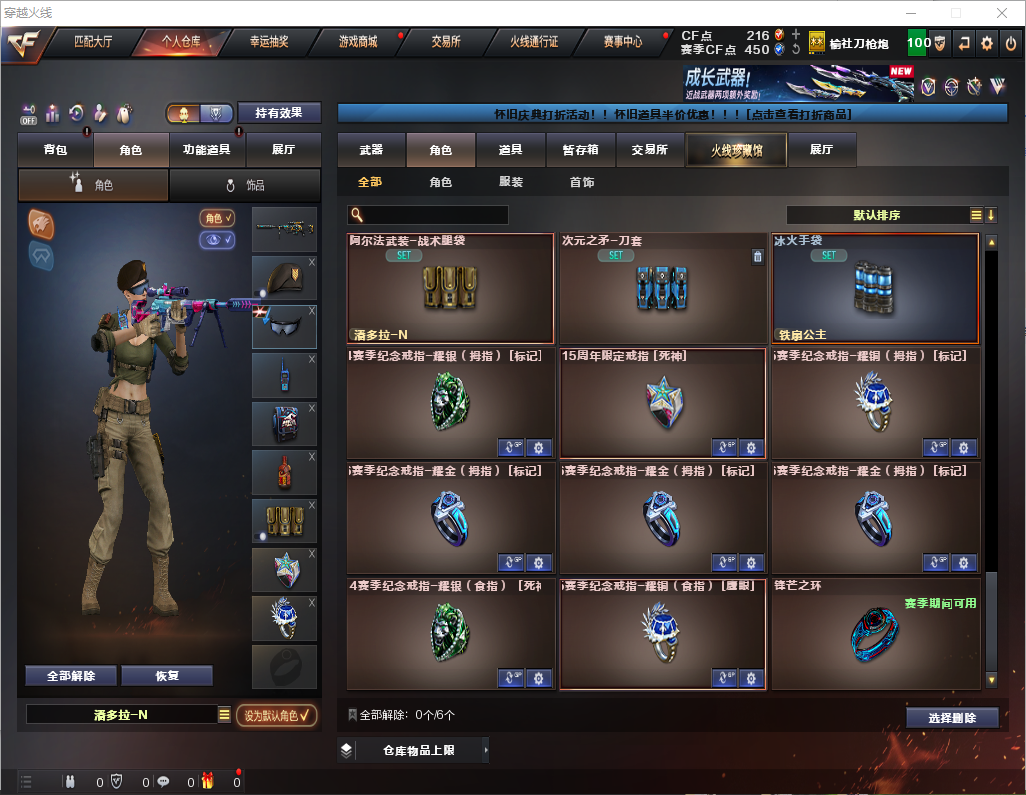This screenshot has height=795, width=1026.
Task: Switch to the 交易所 top navigation tab
Action: pos(446,42)
